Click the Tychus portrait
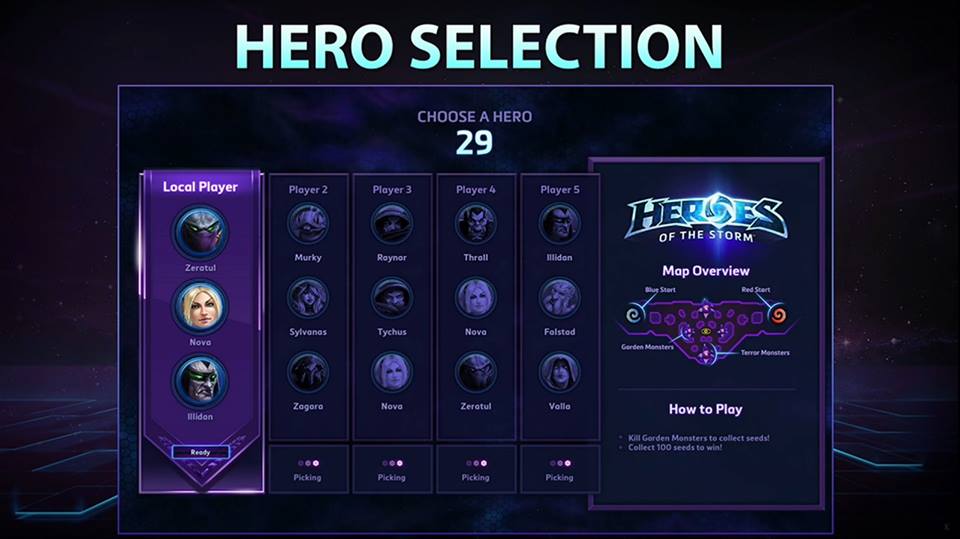The image size is (960, 539). 392,298
